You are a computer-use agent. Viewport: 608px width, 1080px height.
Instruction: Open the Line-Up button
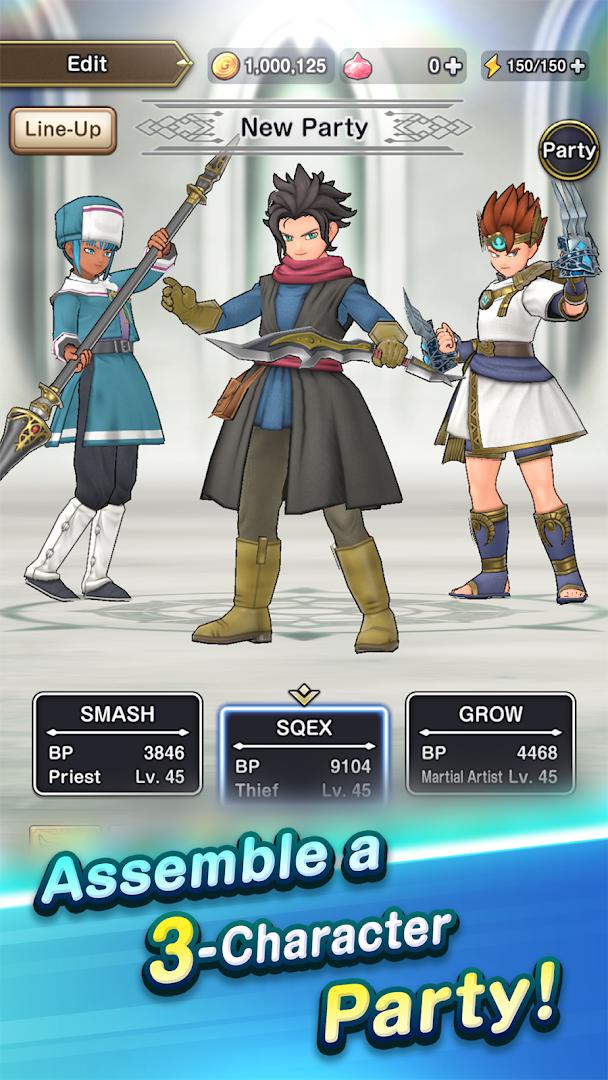click(63, 130)
